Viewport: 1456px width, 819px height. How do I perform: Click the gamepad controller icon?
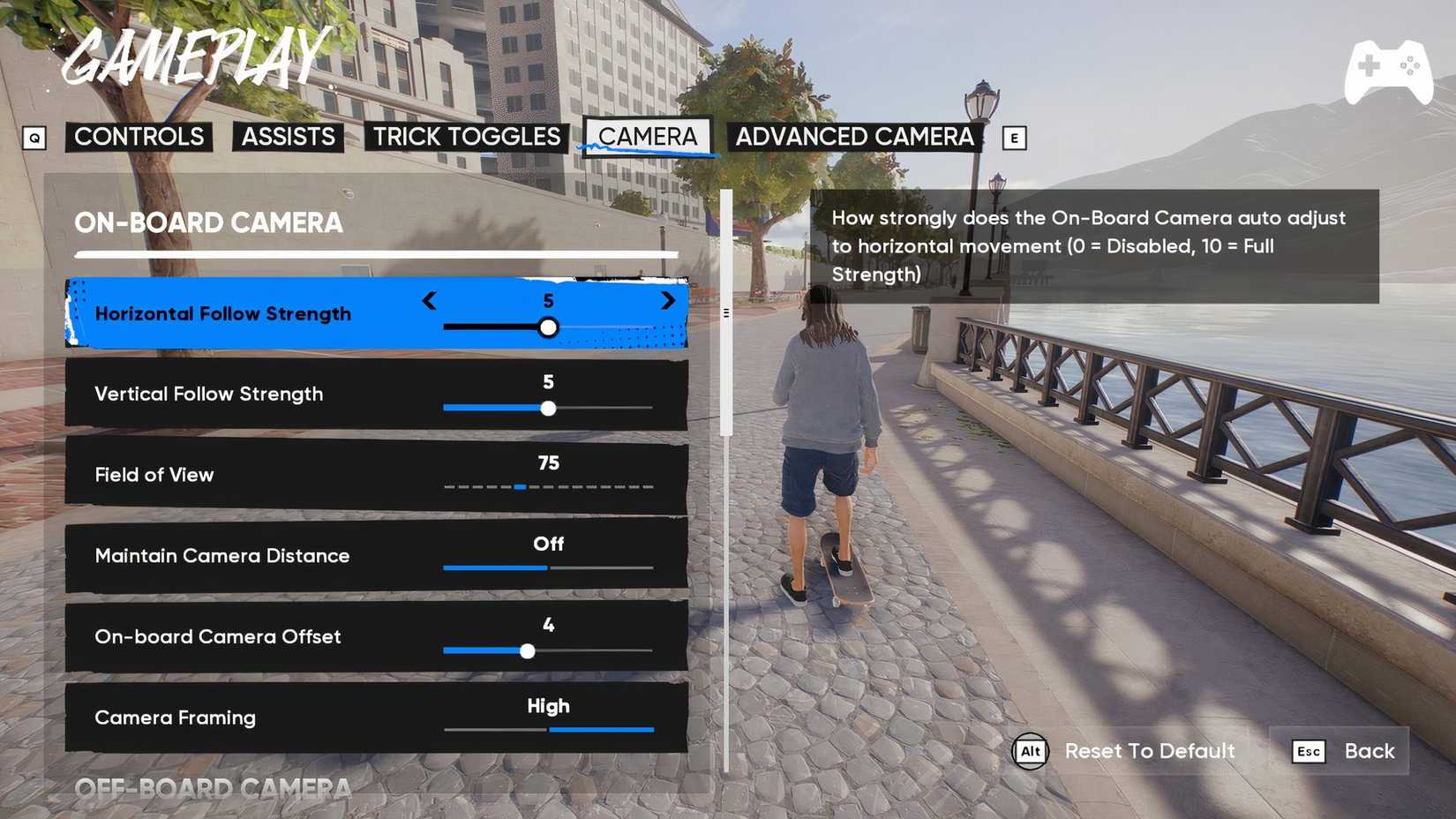click(x=1390, y=69)
